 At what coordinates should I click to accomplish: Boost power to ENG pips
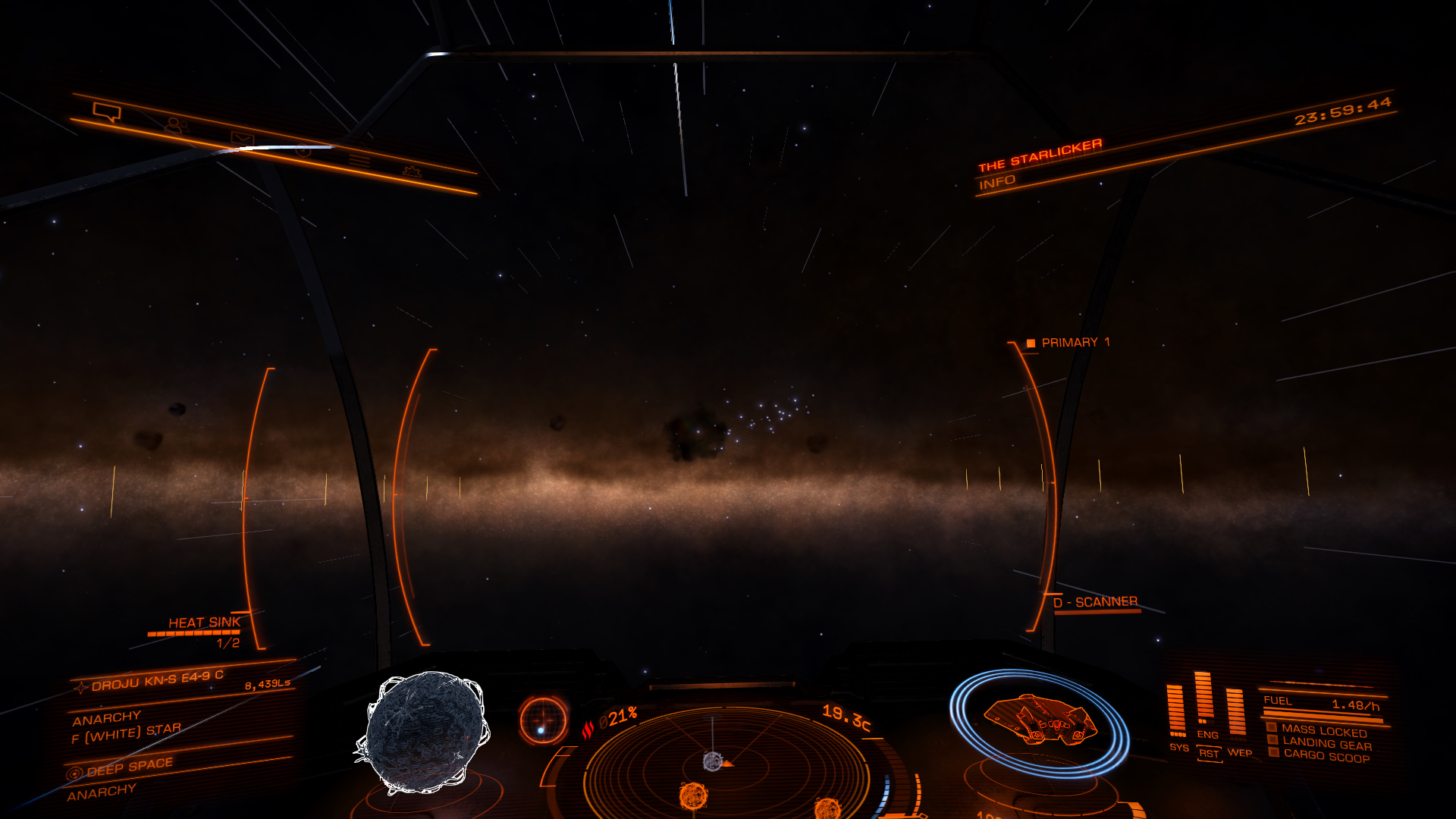[1207, 734]
